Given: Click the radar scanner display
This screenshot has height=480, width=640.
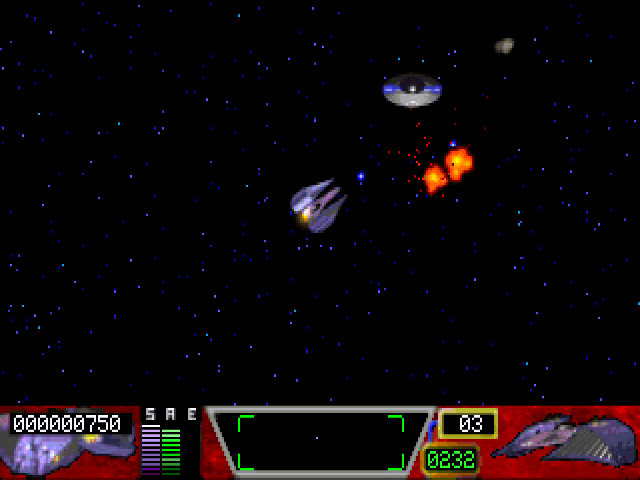Looking at the screenshot, I should point(320,441).
